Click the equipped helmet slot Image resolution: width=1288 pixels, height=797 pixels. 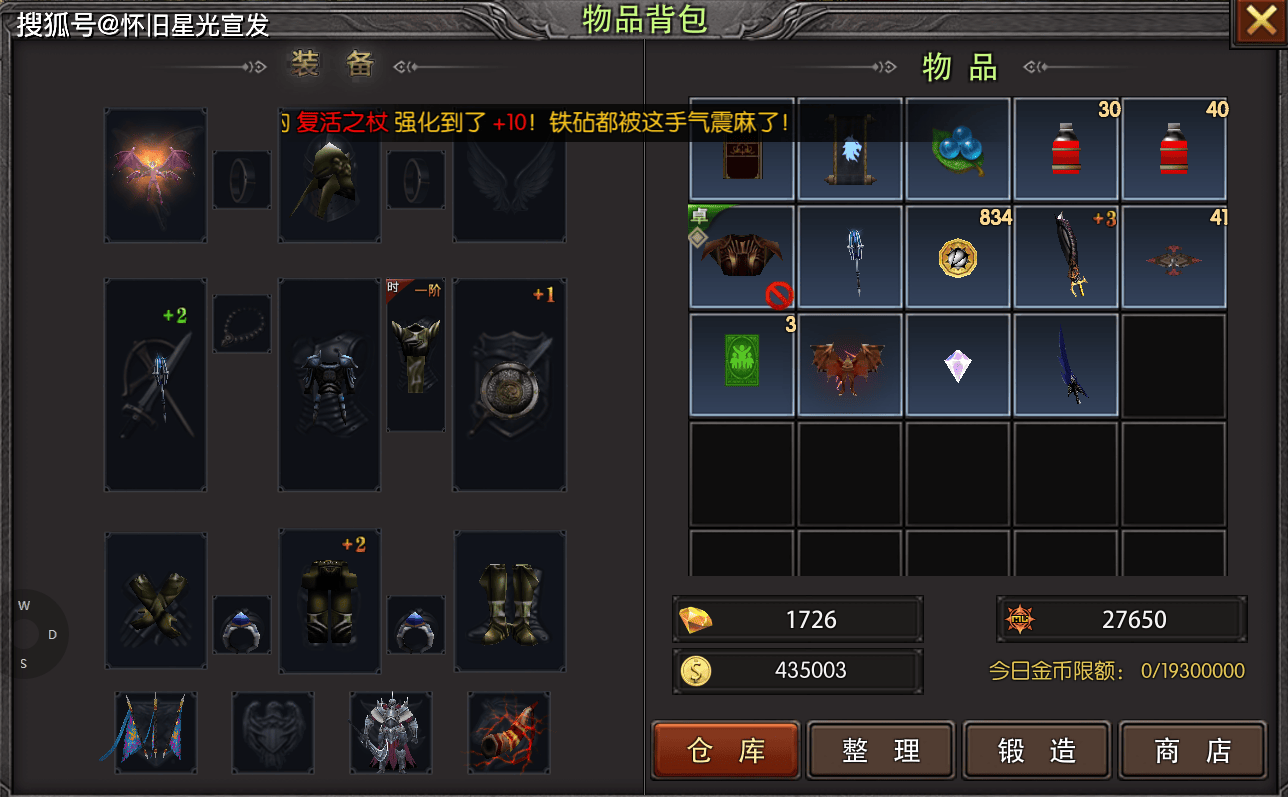(x=329, y=176)
